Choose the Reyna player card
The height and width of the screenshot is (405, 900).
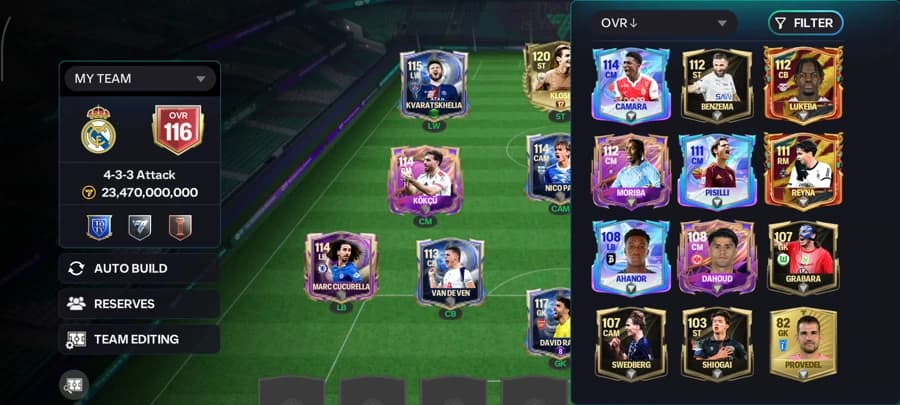[x=802, y=171]
